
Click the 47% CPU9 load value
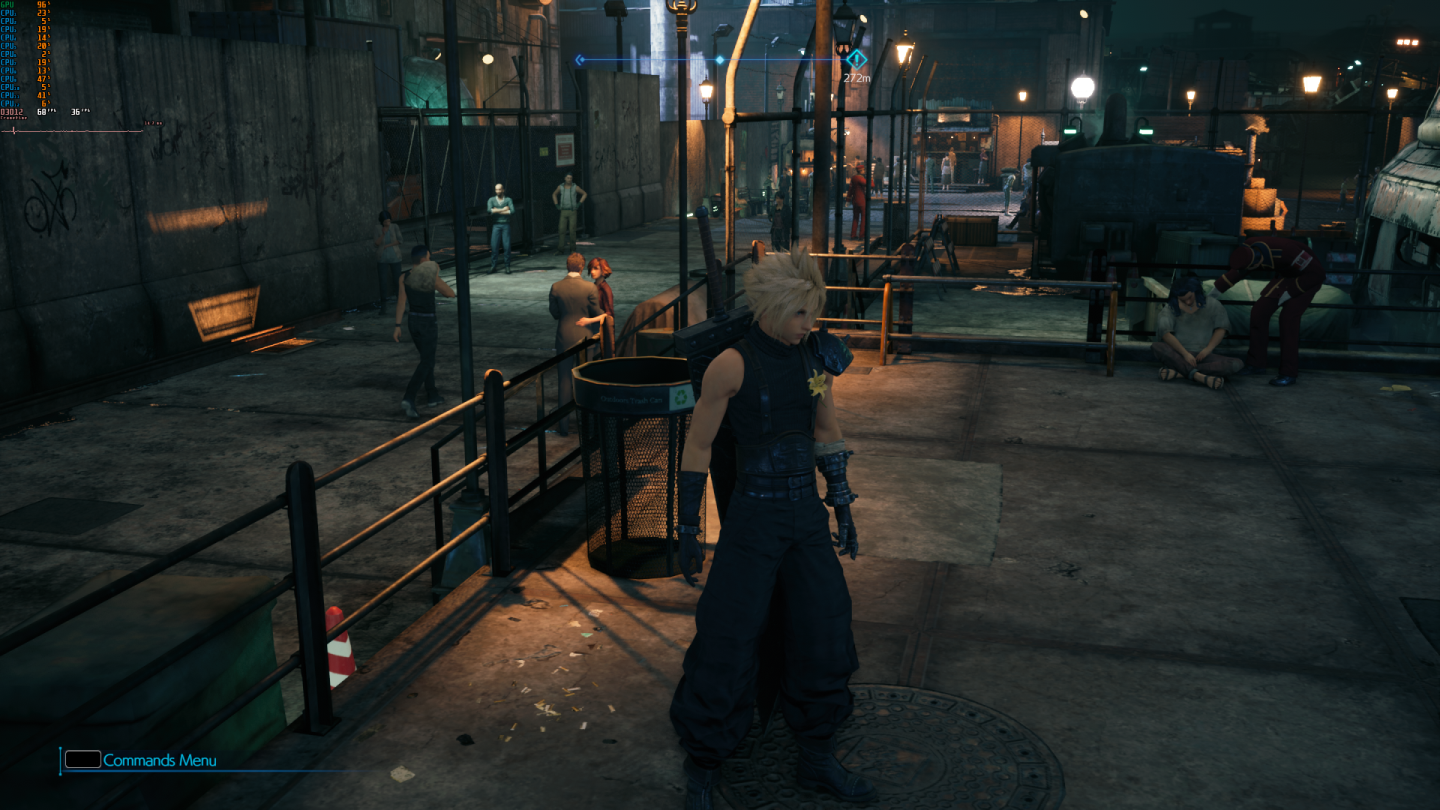tap(43, 78)
